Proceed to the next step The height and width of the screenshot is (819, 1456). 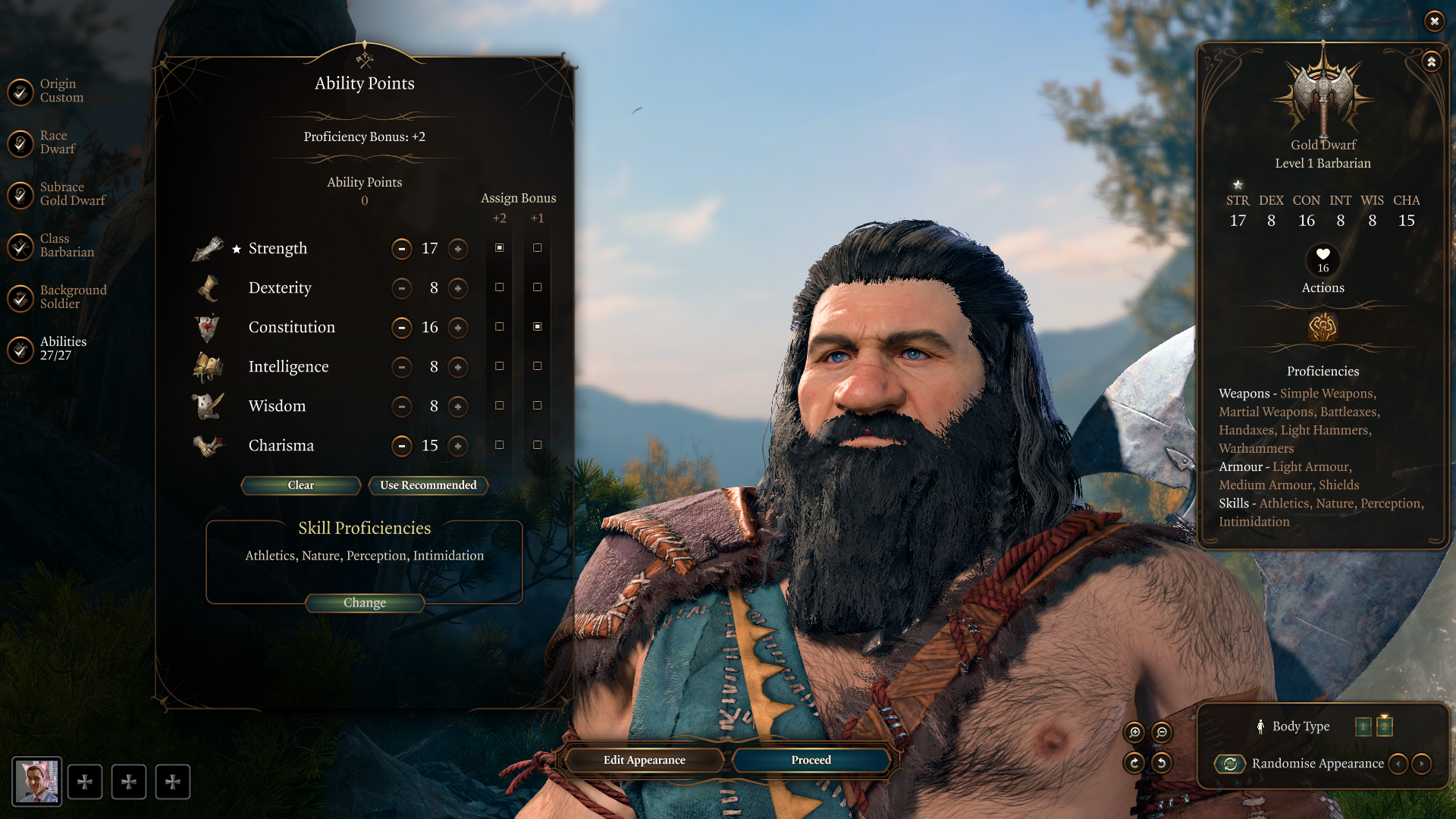pos(811,760)
